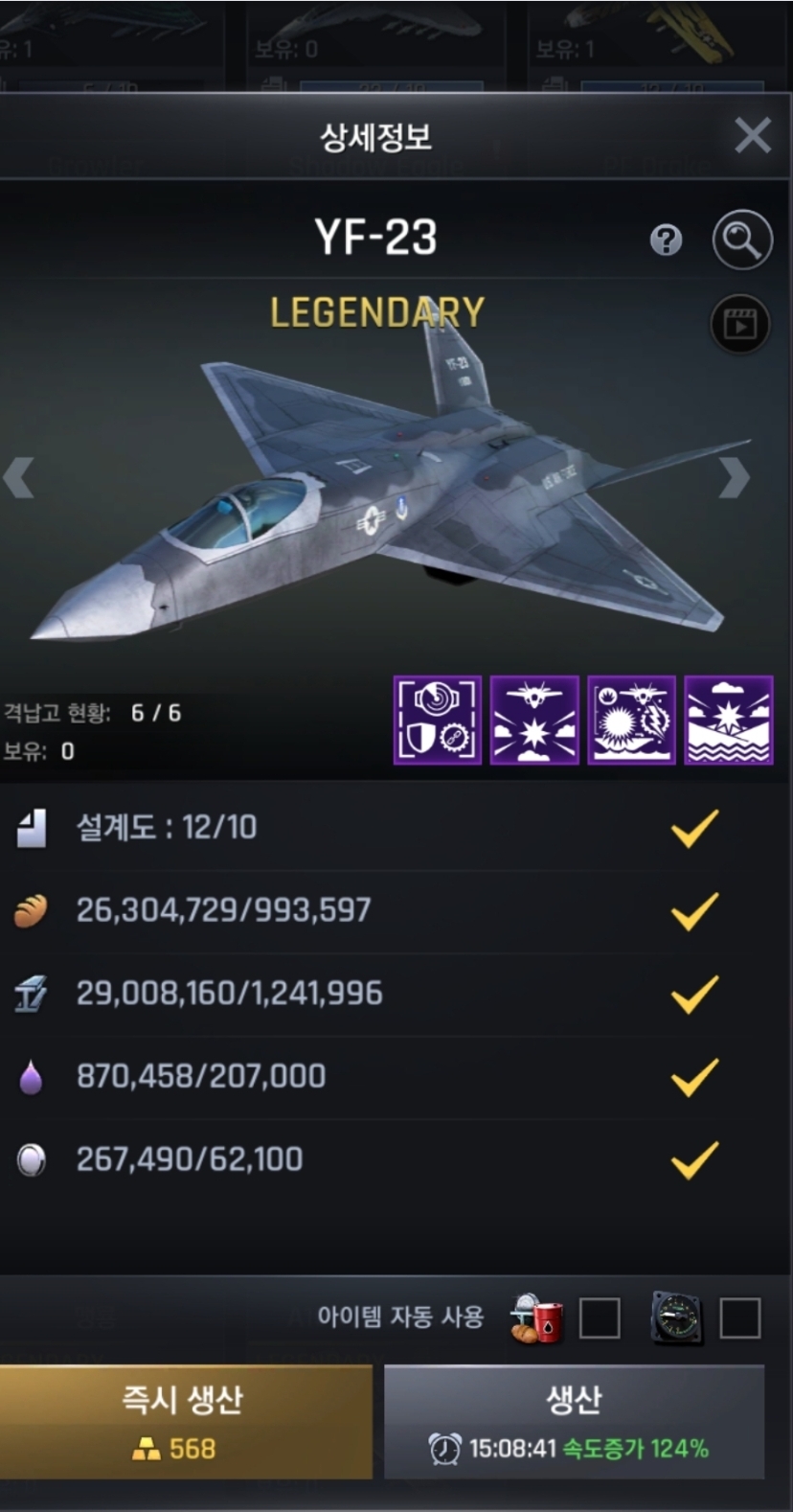
Task: Select the sea strike skill icon
Action: click(728, 720)
